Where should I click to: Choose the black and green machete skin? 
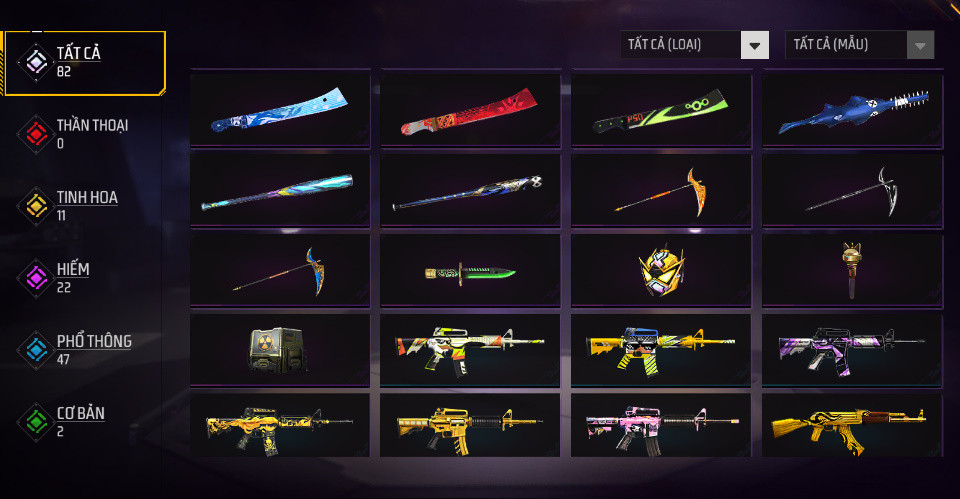(662, 110)
